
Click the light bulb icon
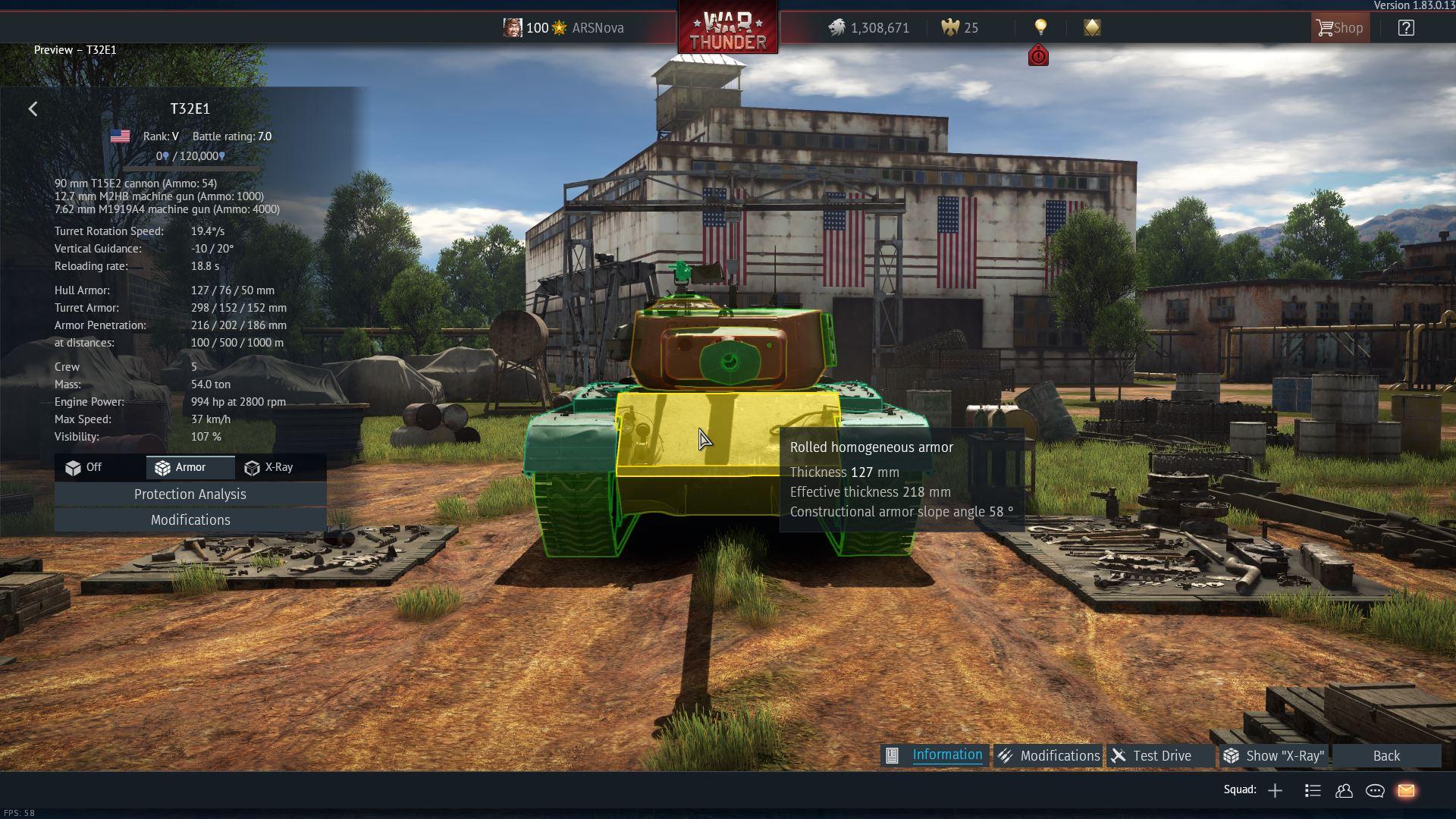pos(1040,28)
